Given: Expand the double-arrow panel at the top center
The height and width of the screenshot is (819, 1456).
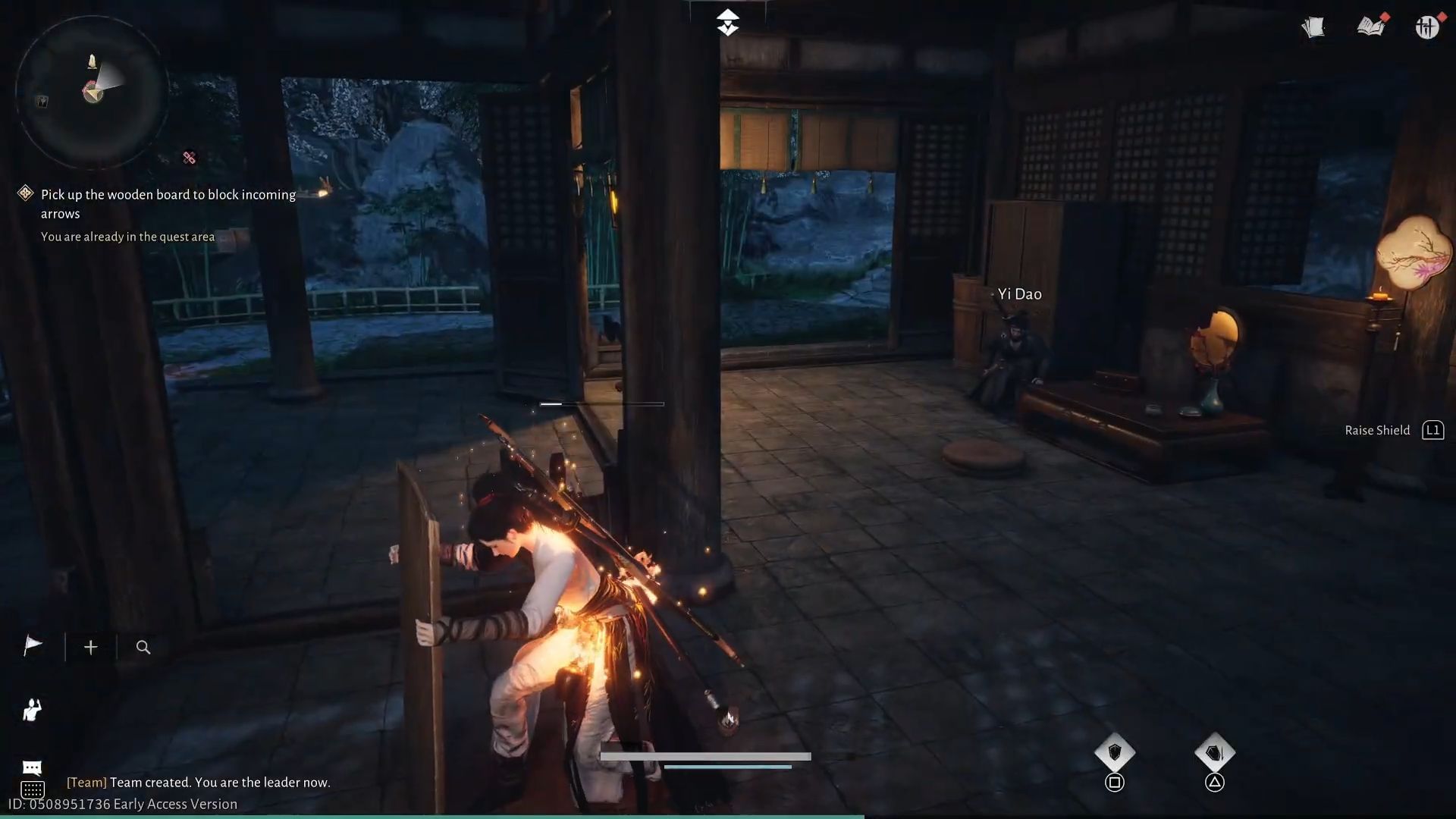Looking at the screenshot, I should coord(728,21).
